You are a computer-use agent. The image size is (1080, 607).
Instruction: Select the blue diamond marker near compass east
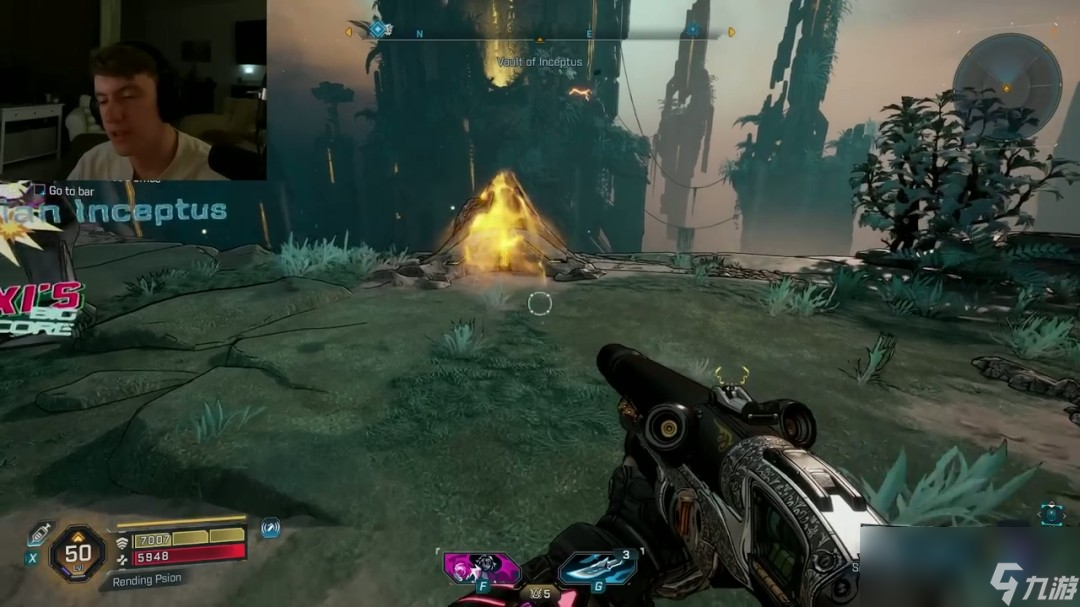pyautogui.click(x=692, y=31)
